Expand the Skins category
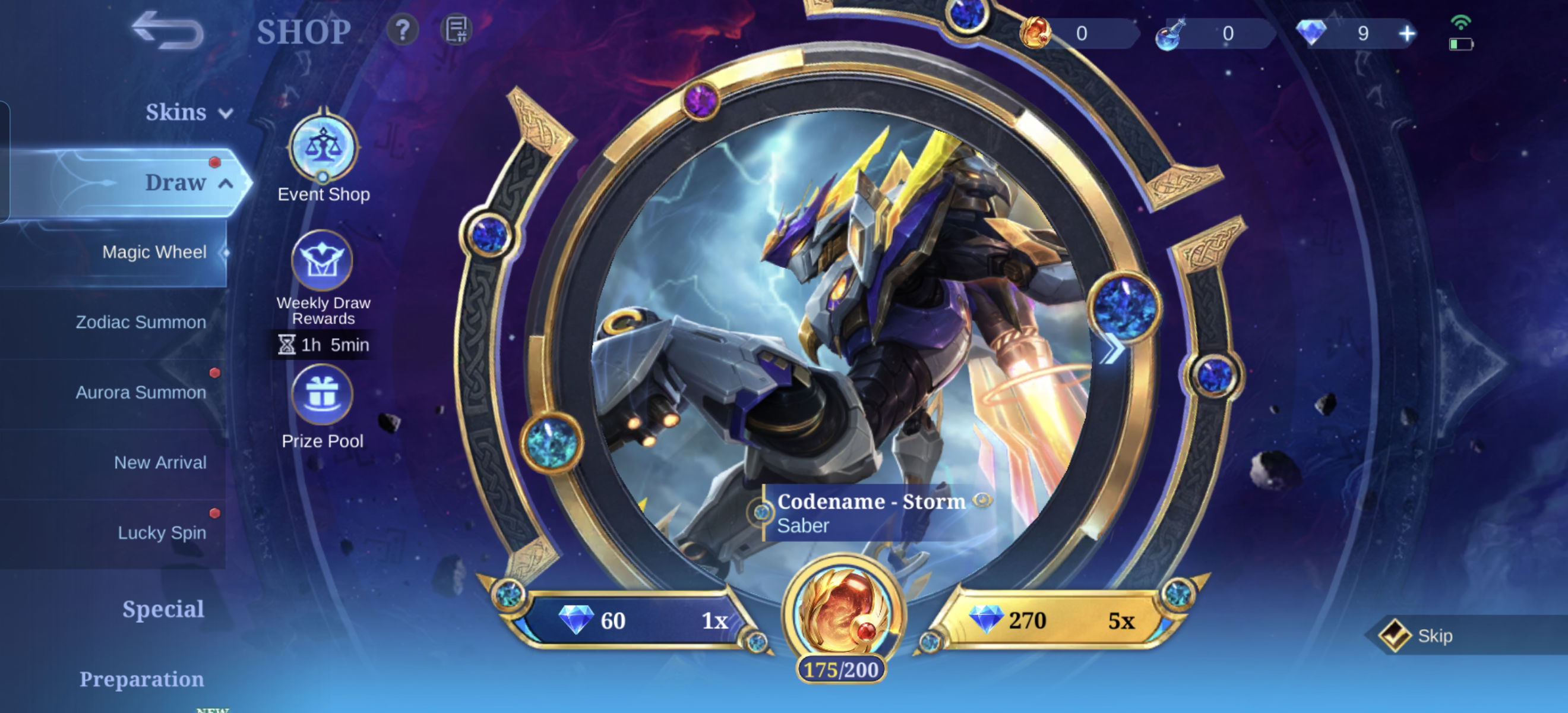 click(x=188, y=113)
